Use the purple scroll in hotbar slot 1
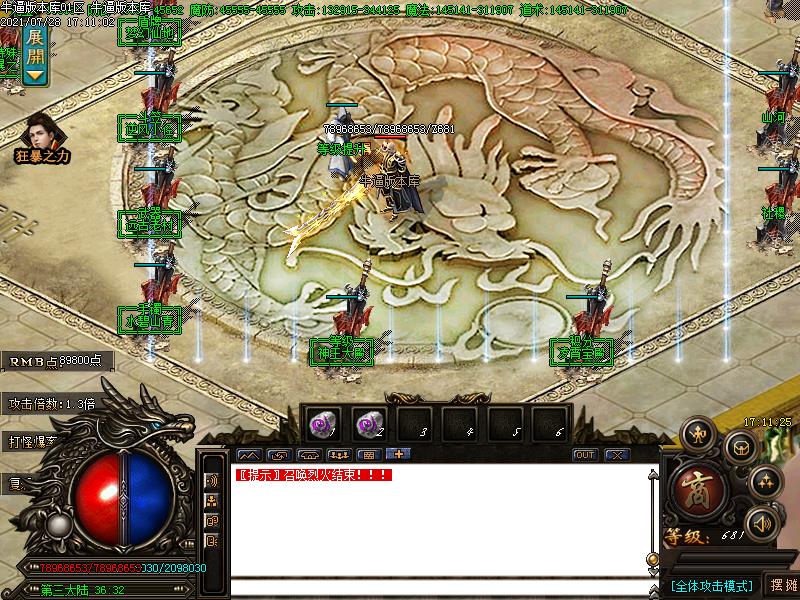800x600 pixels. coord(321,424)
